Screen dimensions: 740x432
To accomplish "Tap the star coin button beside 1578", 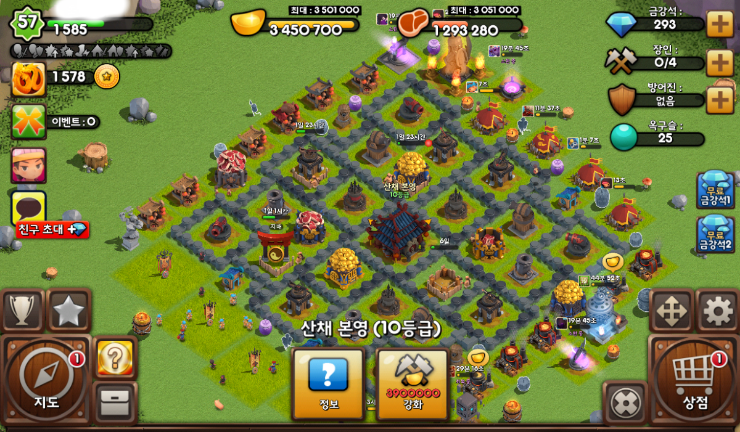I will 106,76.
